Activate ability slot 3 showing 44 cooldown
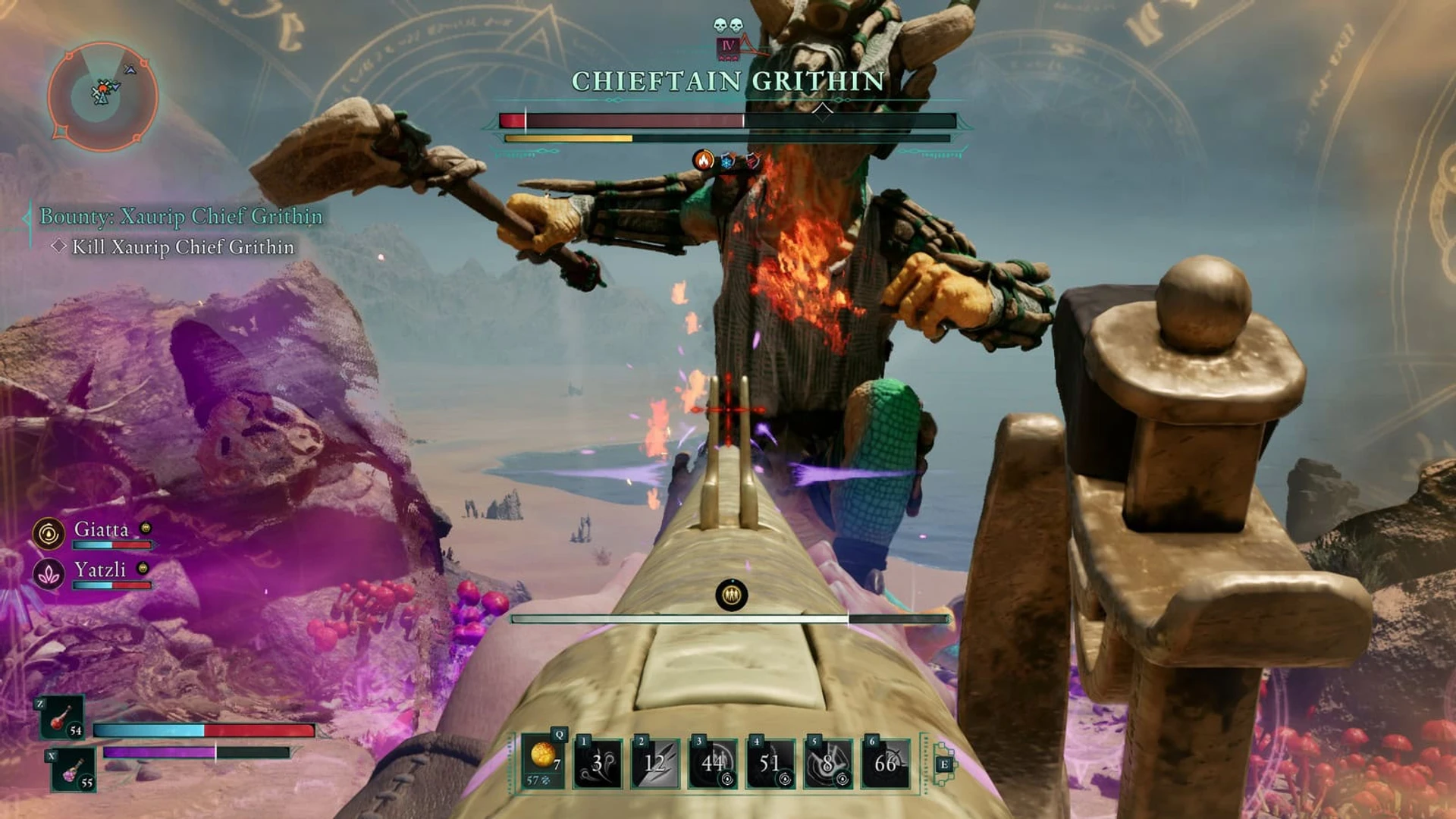 (x=713, y=763)
